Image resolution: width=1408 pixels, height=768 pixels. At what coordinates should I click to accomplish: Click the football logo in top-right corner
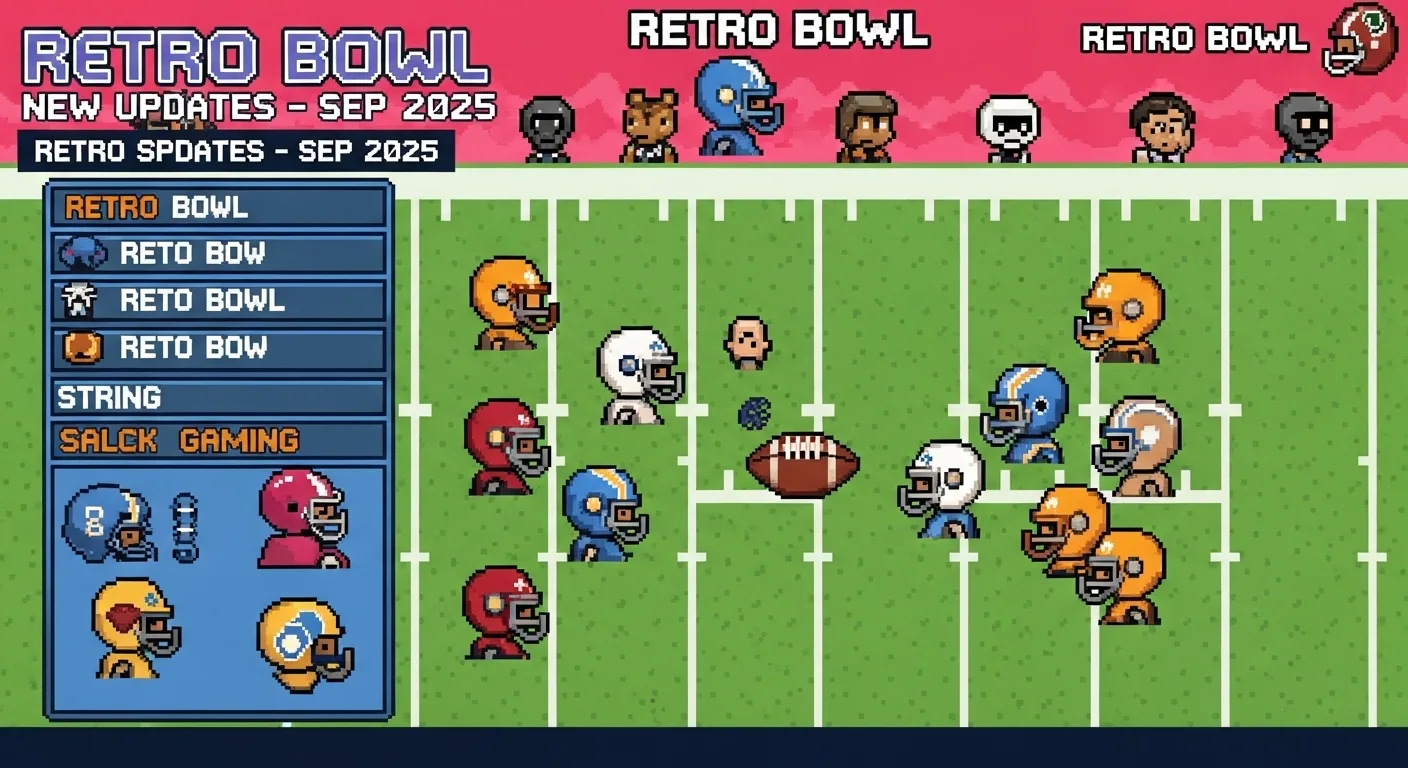click(1359, 37)
